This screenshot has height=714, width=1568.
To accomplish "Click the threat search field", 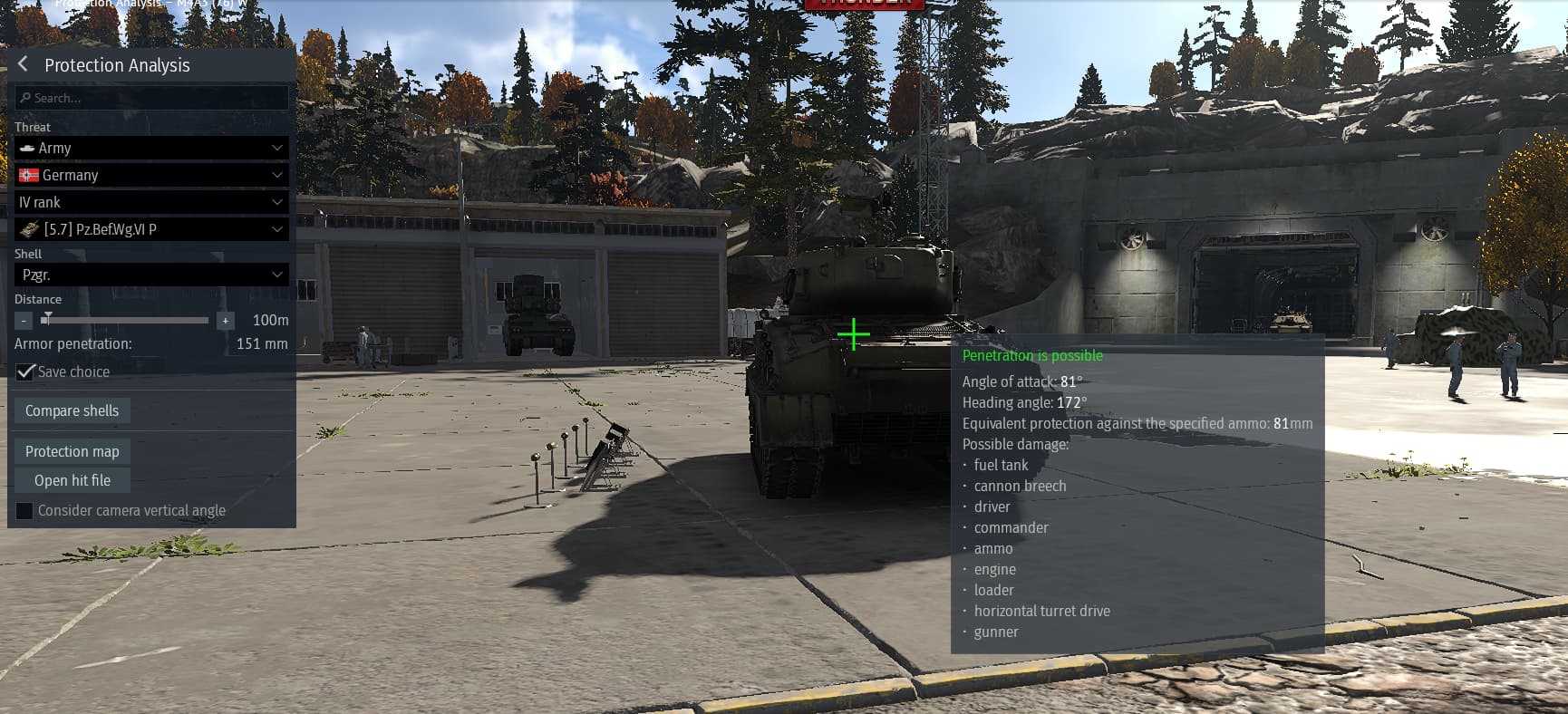I will [x=152, y=98].
